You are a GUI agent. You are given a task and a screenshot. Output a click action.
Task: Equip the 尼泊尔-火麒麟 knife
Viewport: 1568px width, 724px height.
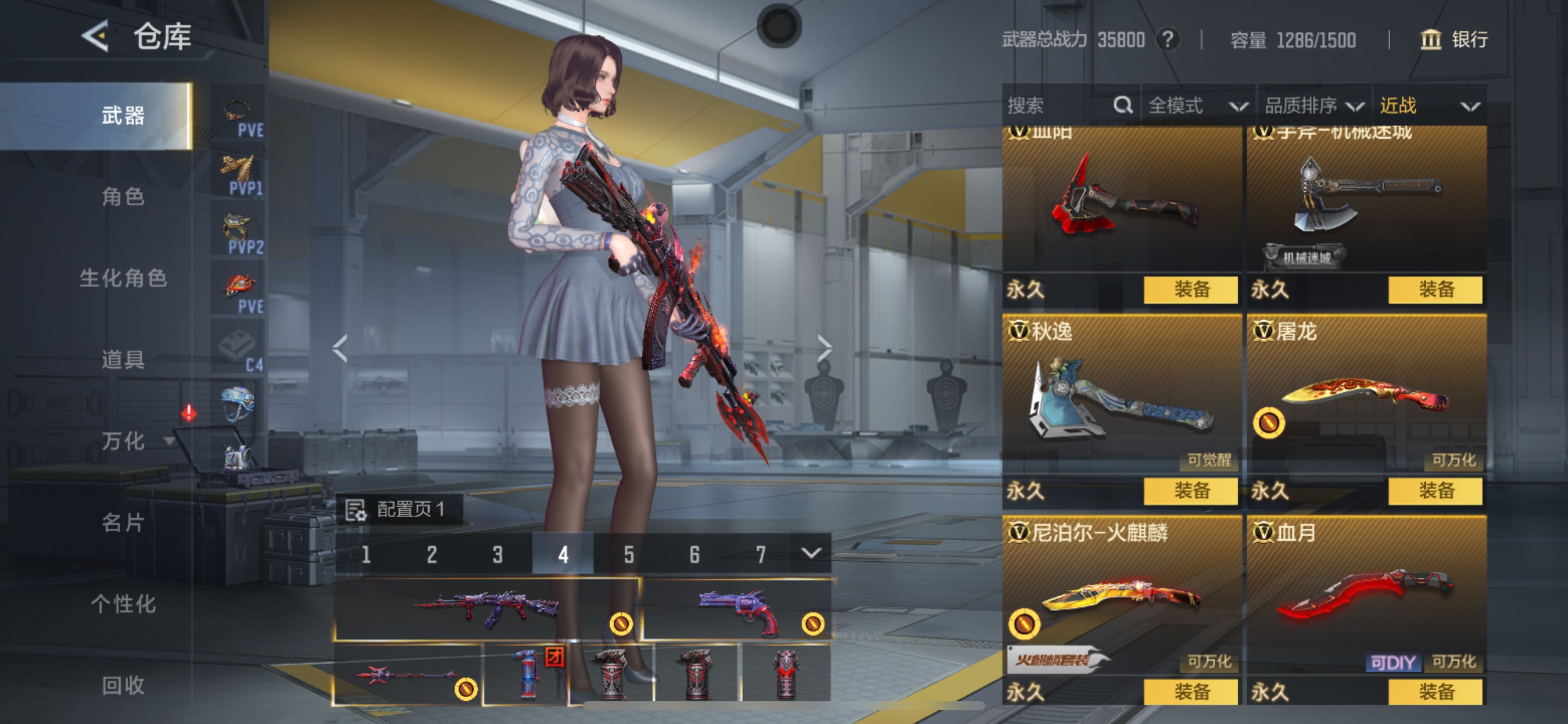click(x=1190, y=692)
